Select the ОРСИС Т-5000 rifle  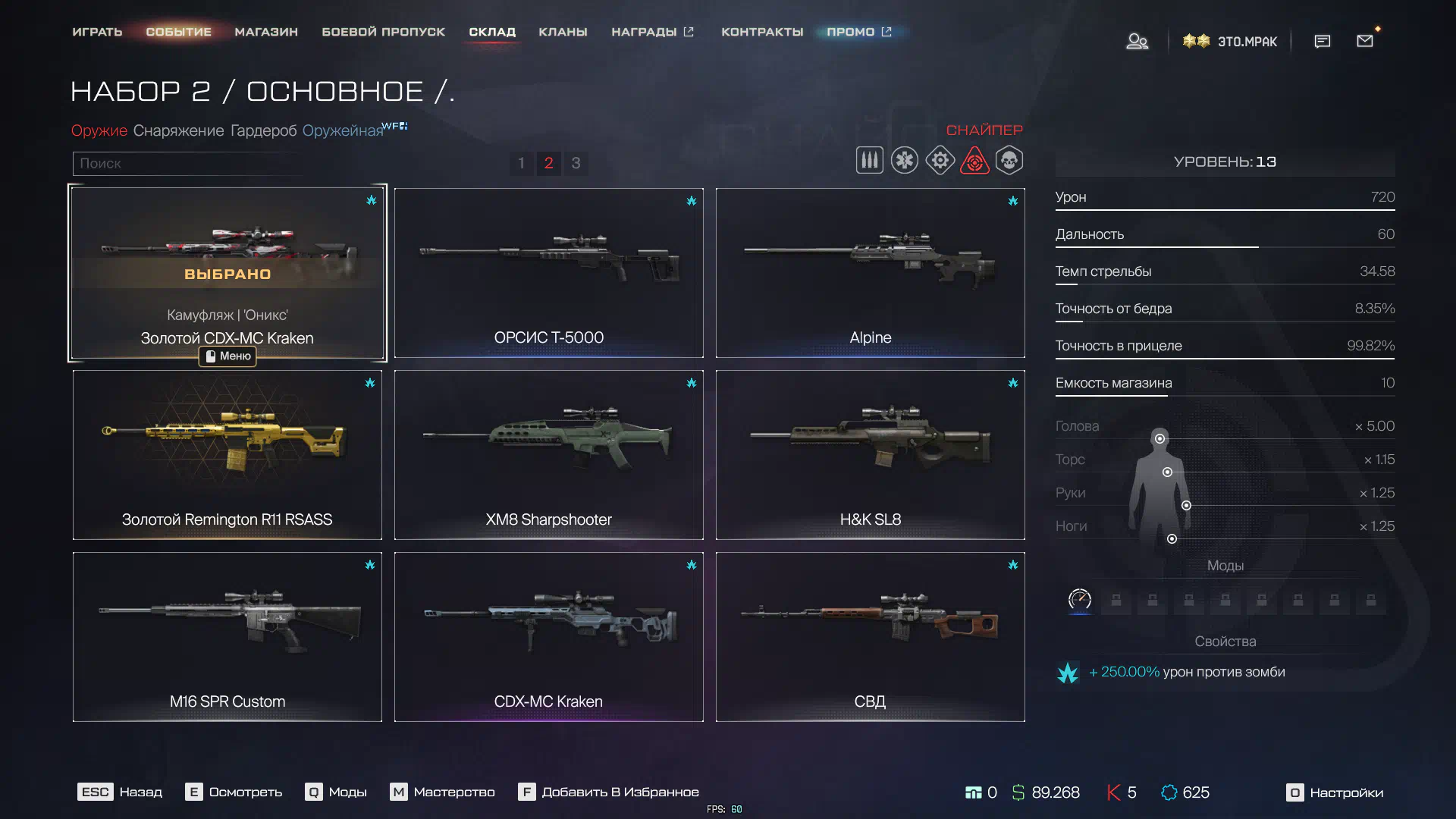(x=548, y=273)
